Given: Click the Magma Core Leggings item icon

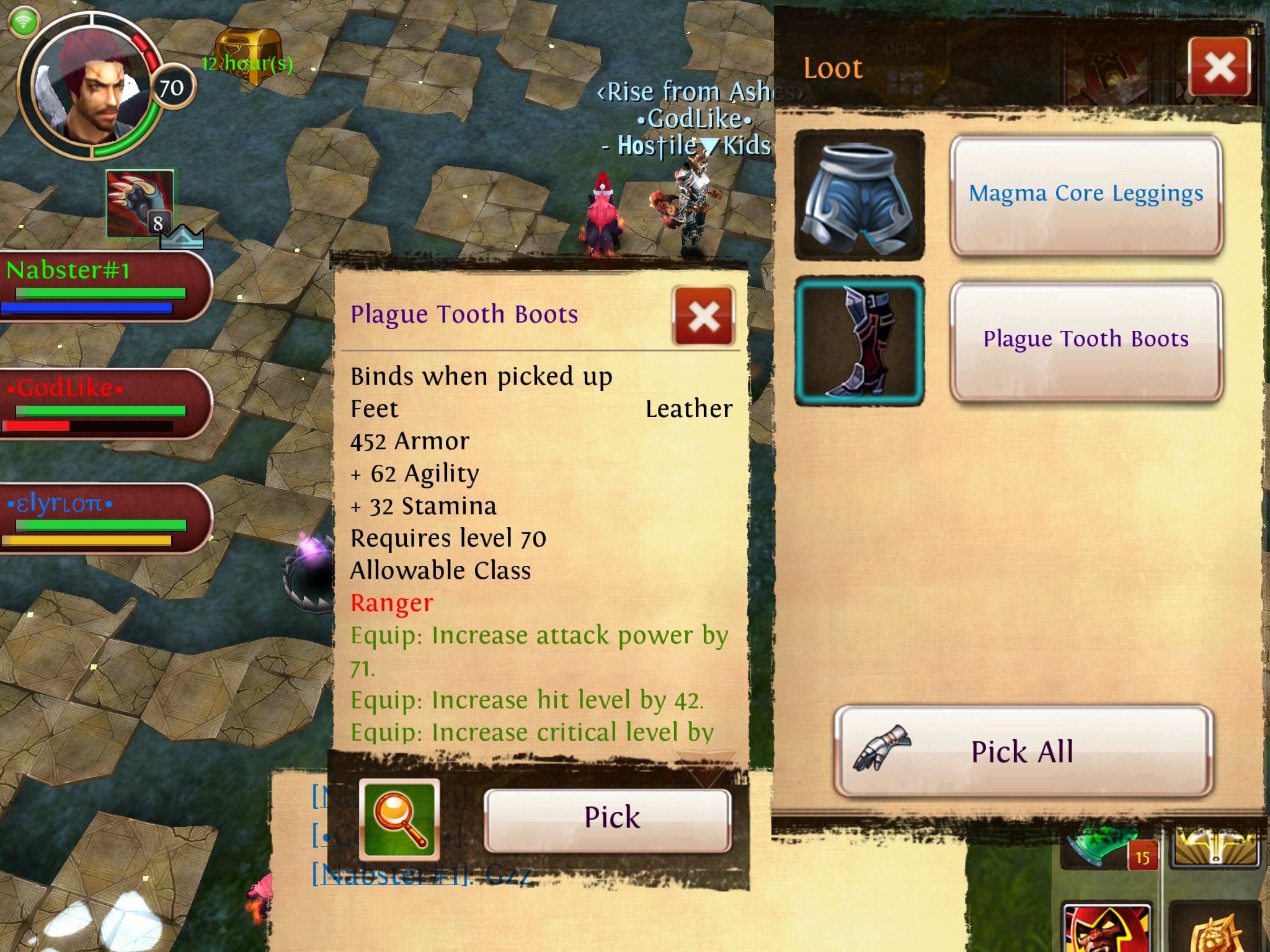Looking at the screenshot, I should pyautogui.click(x=859, y=195).
